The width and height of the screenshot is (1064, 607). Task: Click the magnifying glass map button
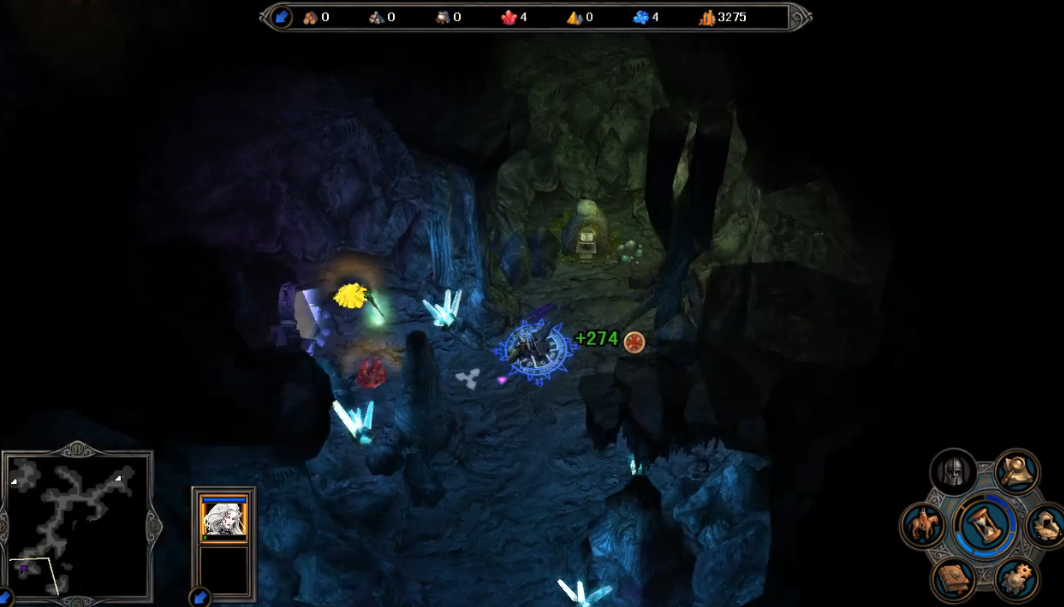coord(1016,470)
